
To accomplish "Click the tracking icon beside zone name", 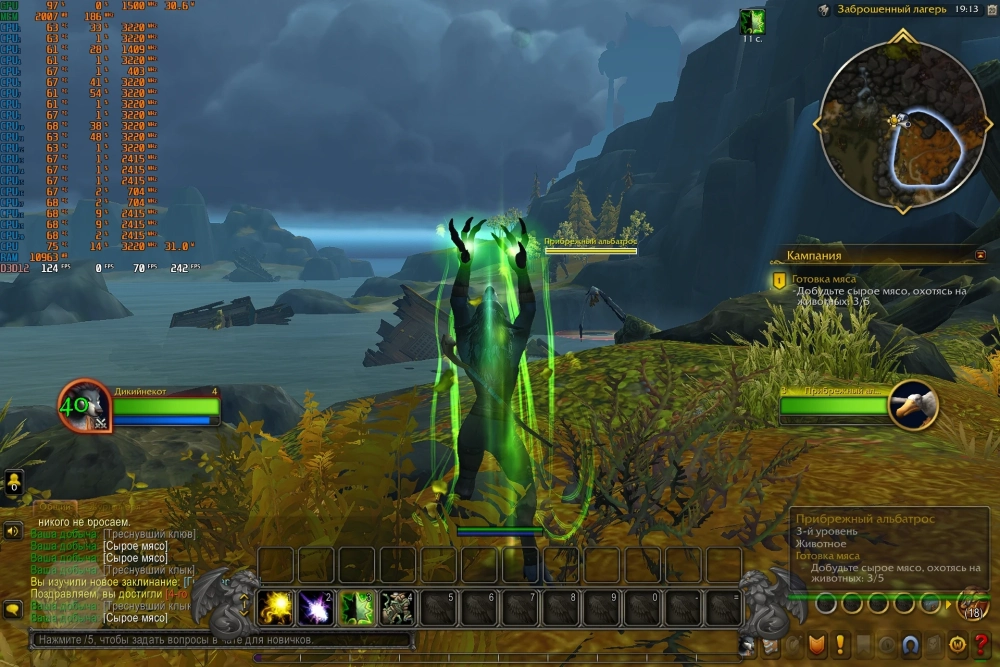I will 823,9.
